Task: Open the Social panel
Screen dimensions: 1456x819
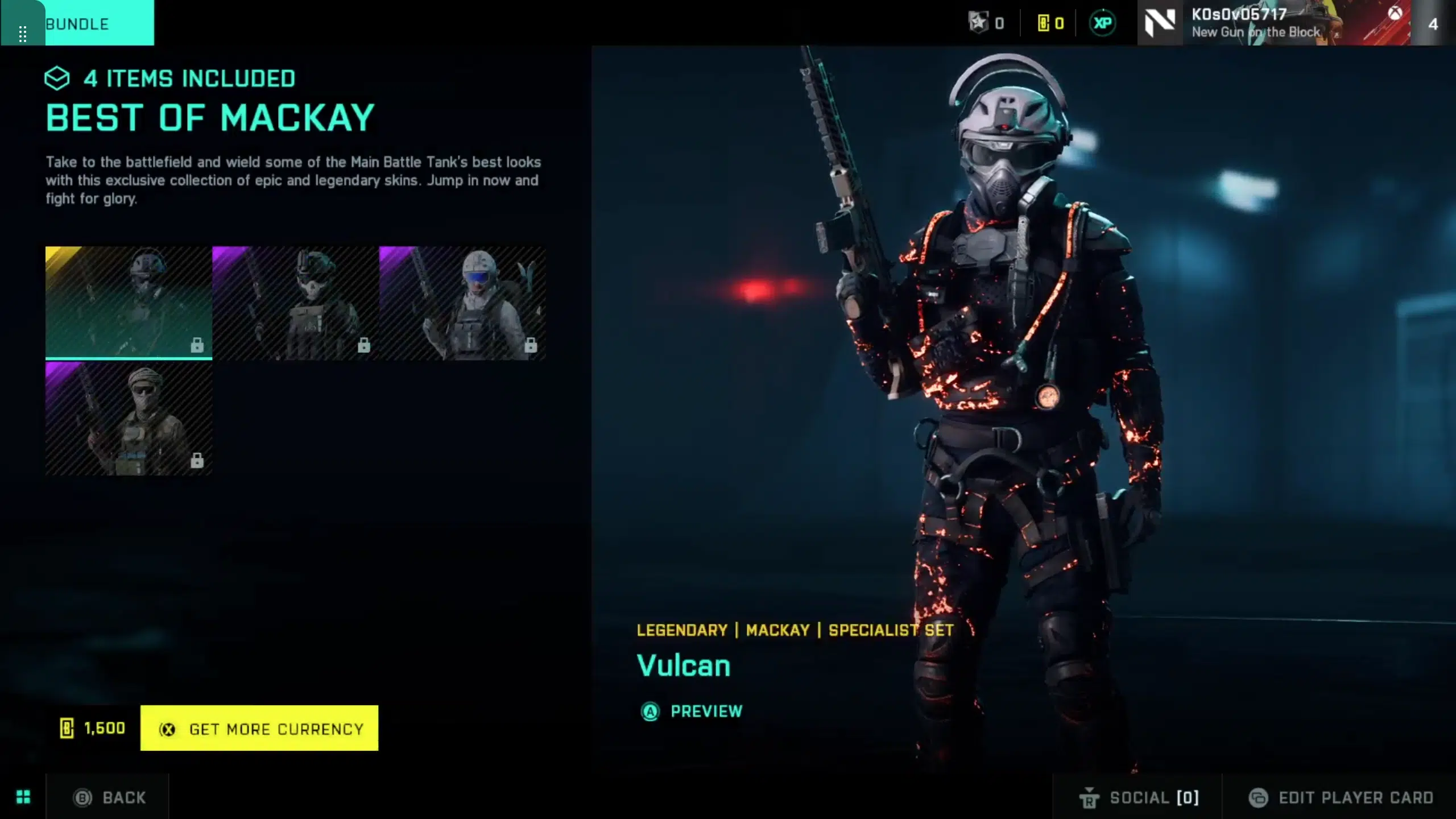Action: click(1139, 797)
